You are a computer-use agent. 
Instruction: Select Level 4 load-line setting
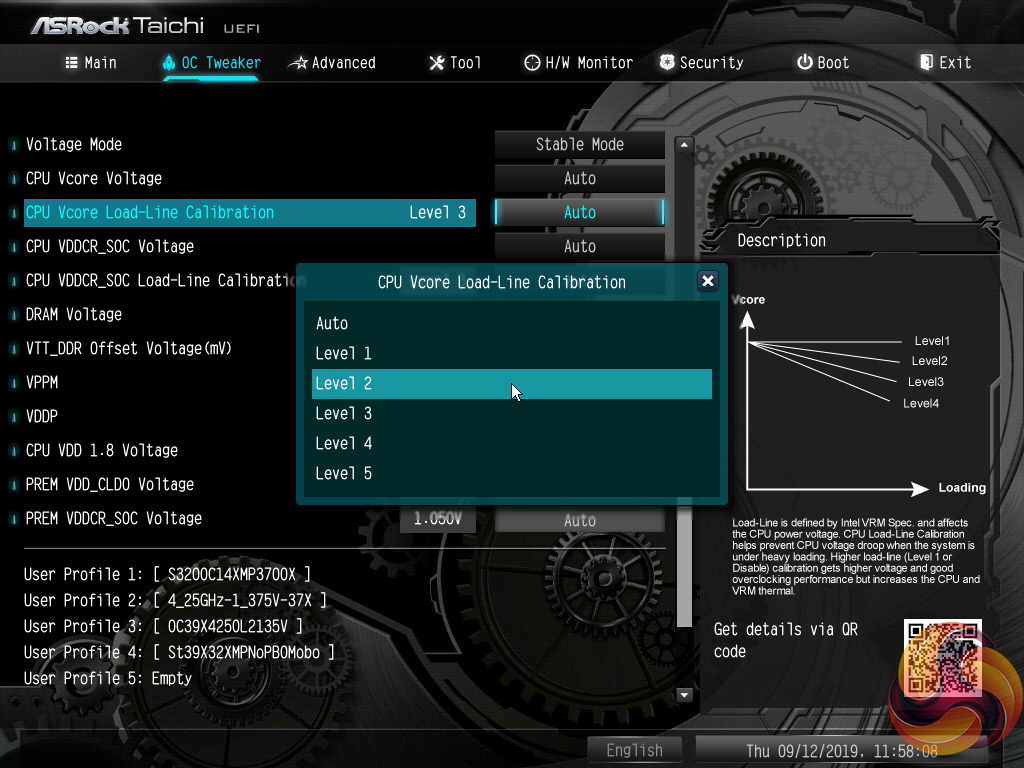(343, 444)
